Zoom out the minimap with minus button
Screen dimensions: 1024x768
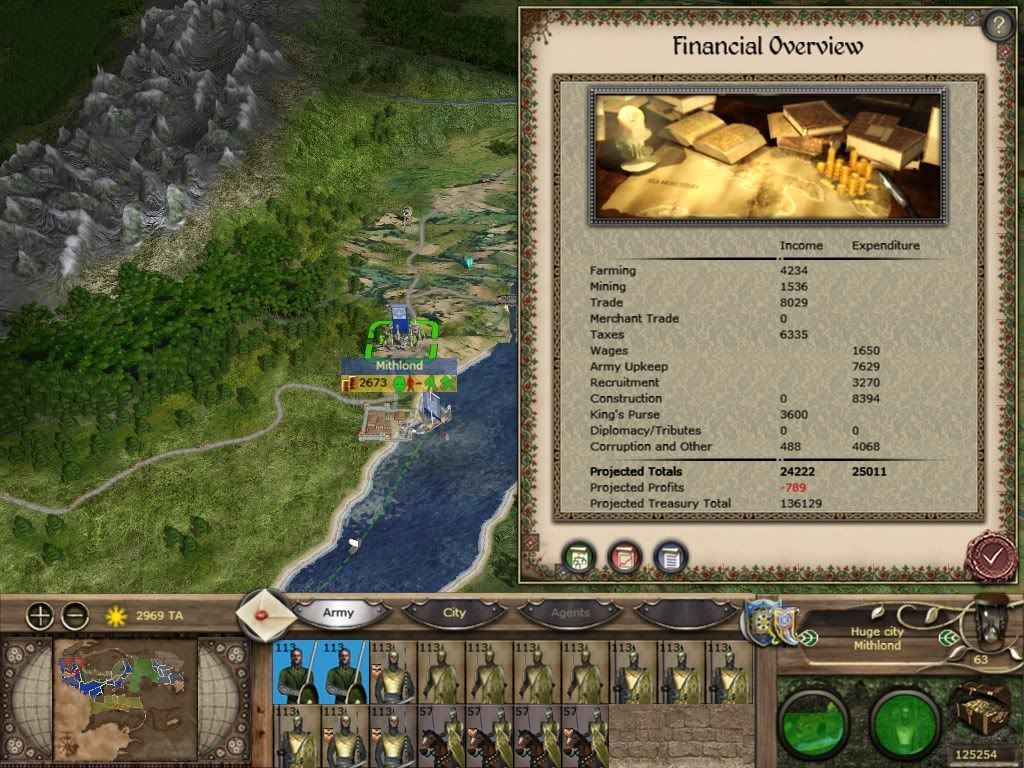pyautogui.click(x=75, y=615)
